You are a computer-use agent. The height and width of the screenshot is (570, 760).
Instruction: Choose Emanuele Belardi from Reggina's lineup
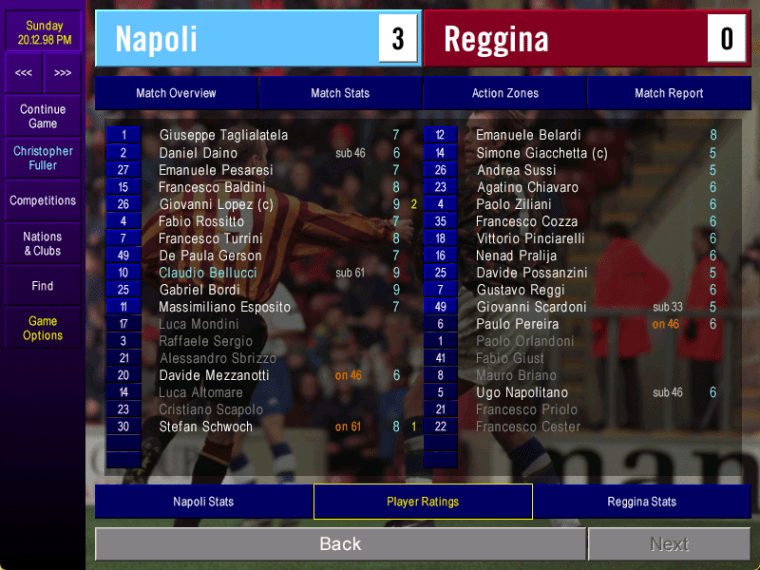(528, 135)
